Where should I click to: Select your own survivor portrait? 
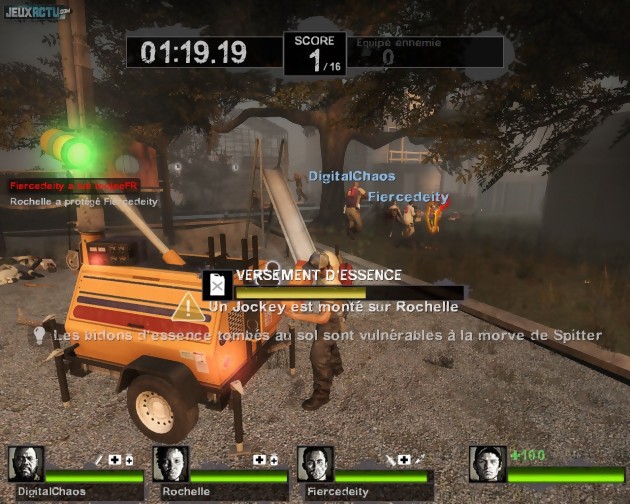click(488, 464)
